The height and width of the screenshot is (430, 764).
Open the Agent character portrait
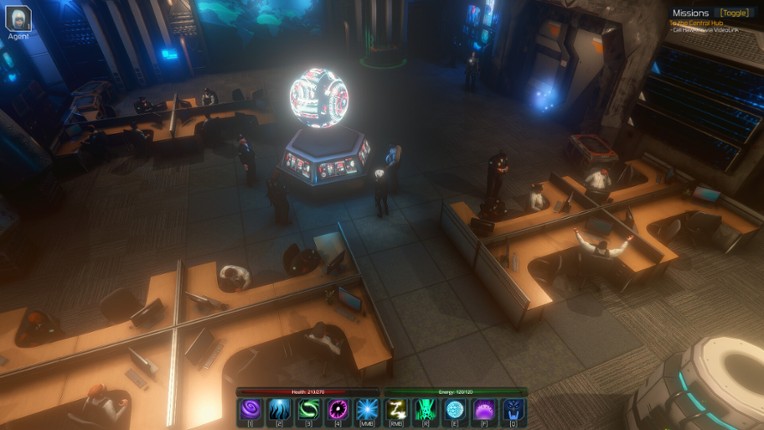point(17,18)
